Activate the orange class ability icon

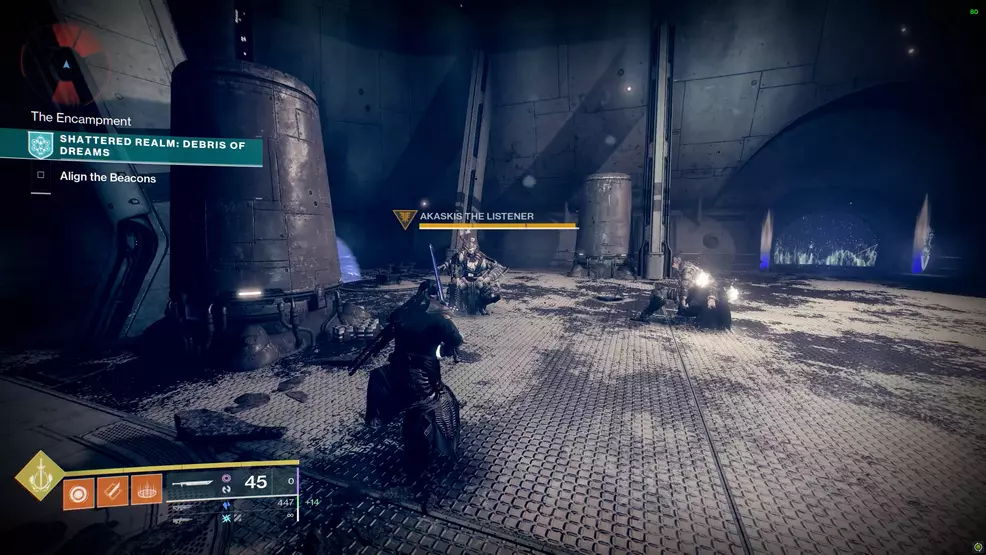(x=146, y=490)
